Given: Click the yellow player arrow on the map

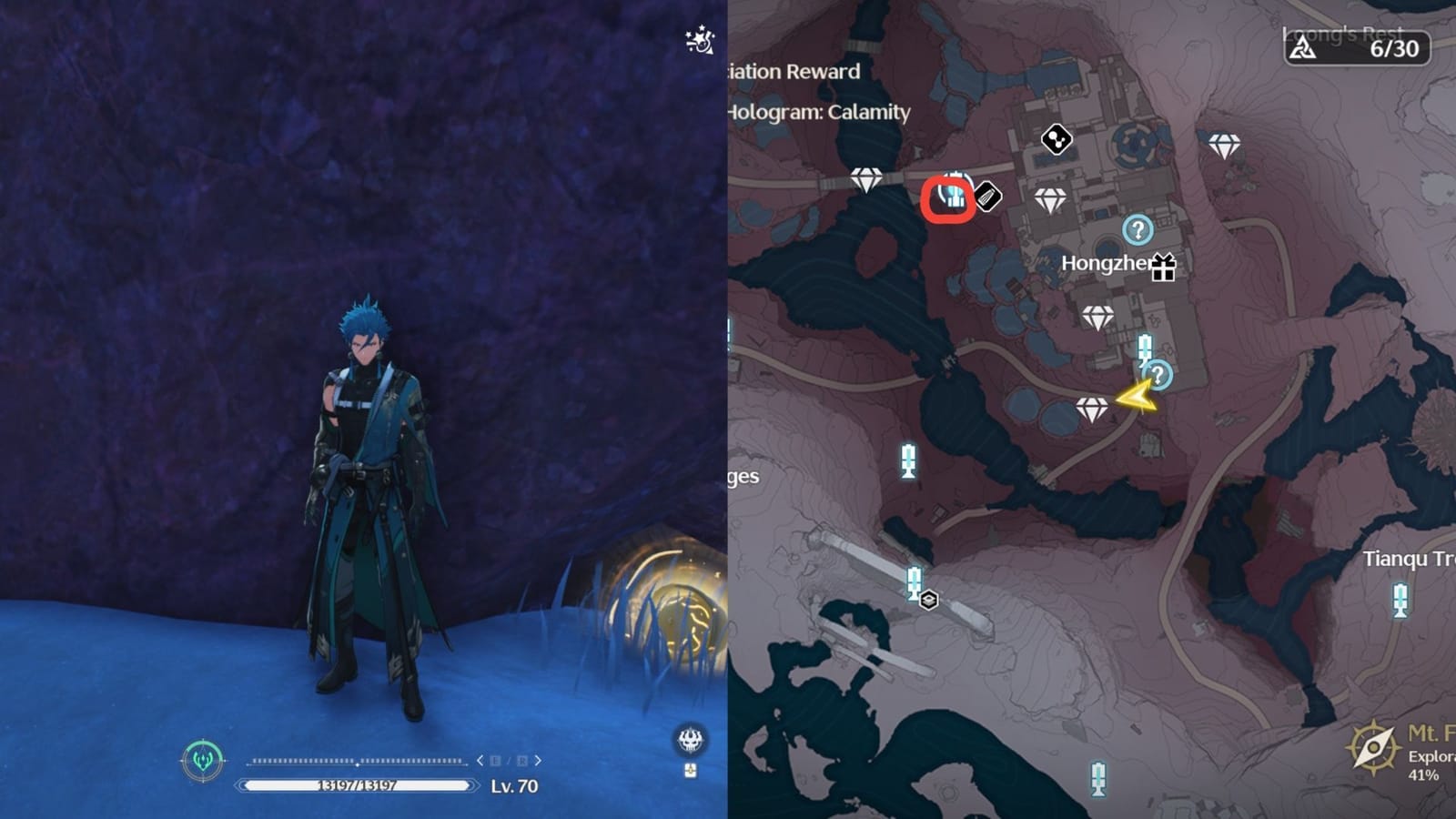Looking at the screenshot, I should [1135, 394].
